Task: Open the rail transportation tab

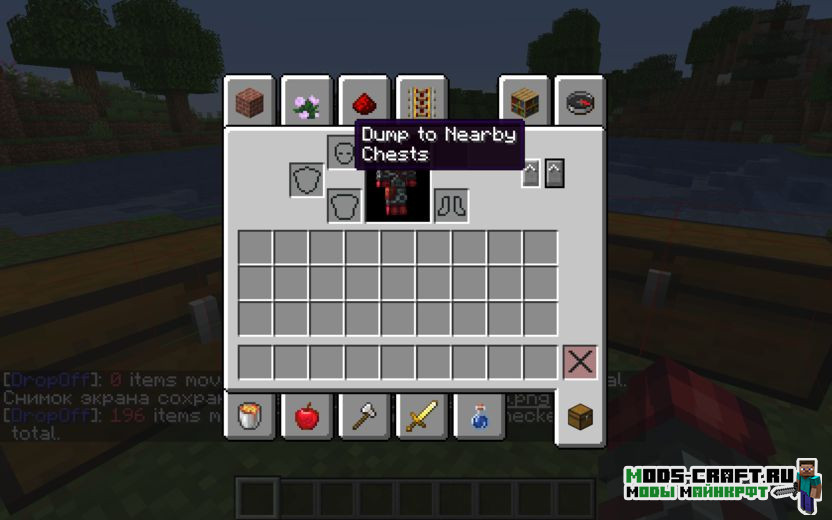Action: click(420, 101)
